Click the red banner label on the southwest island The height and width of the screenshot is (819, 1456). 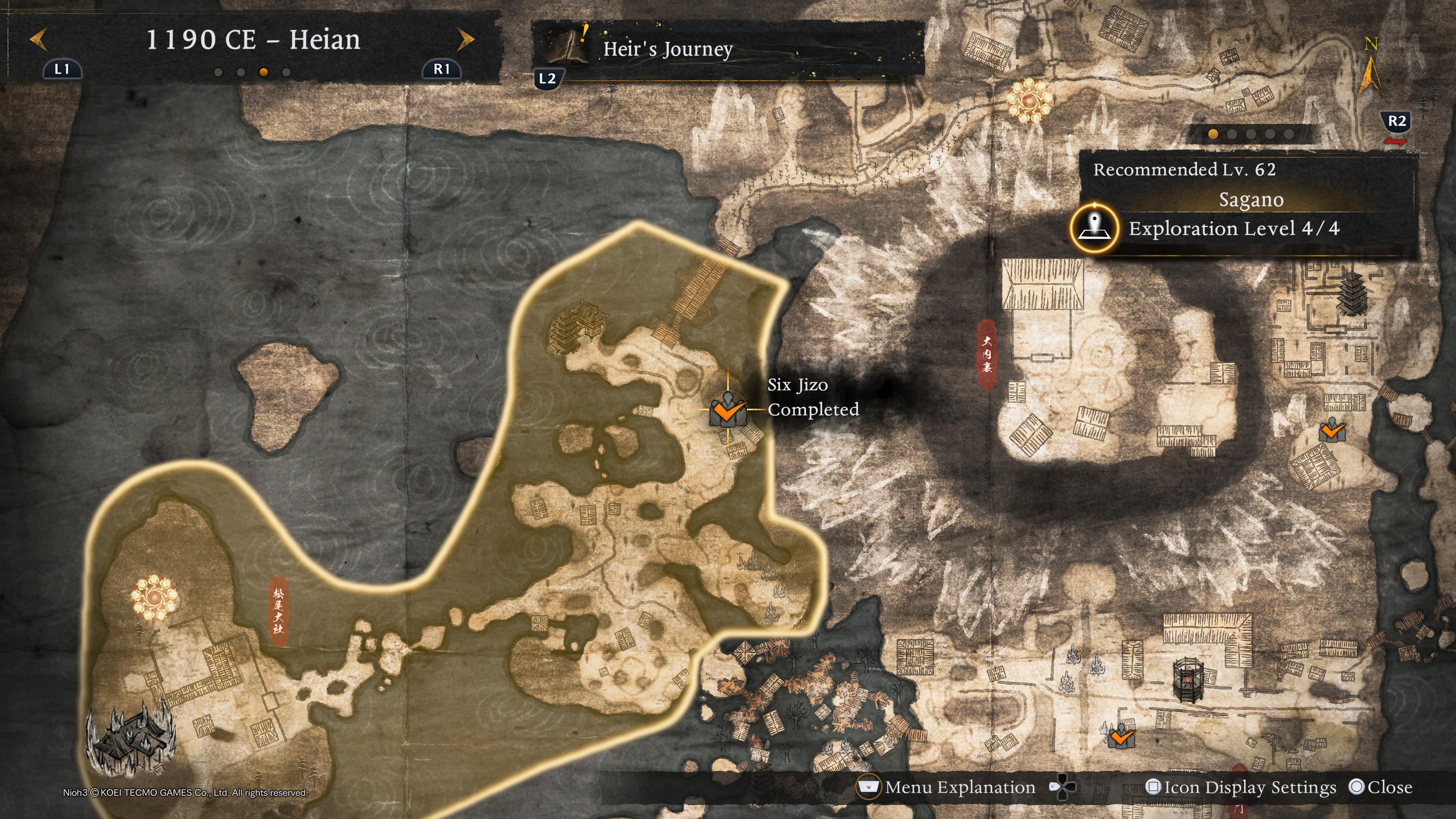click(278, 612)
